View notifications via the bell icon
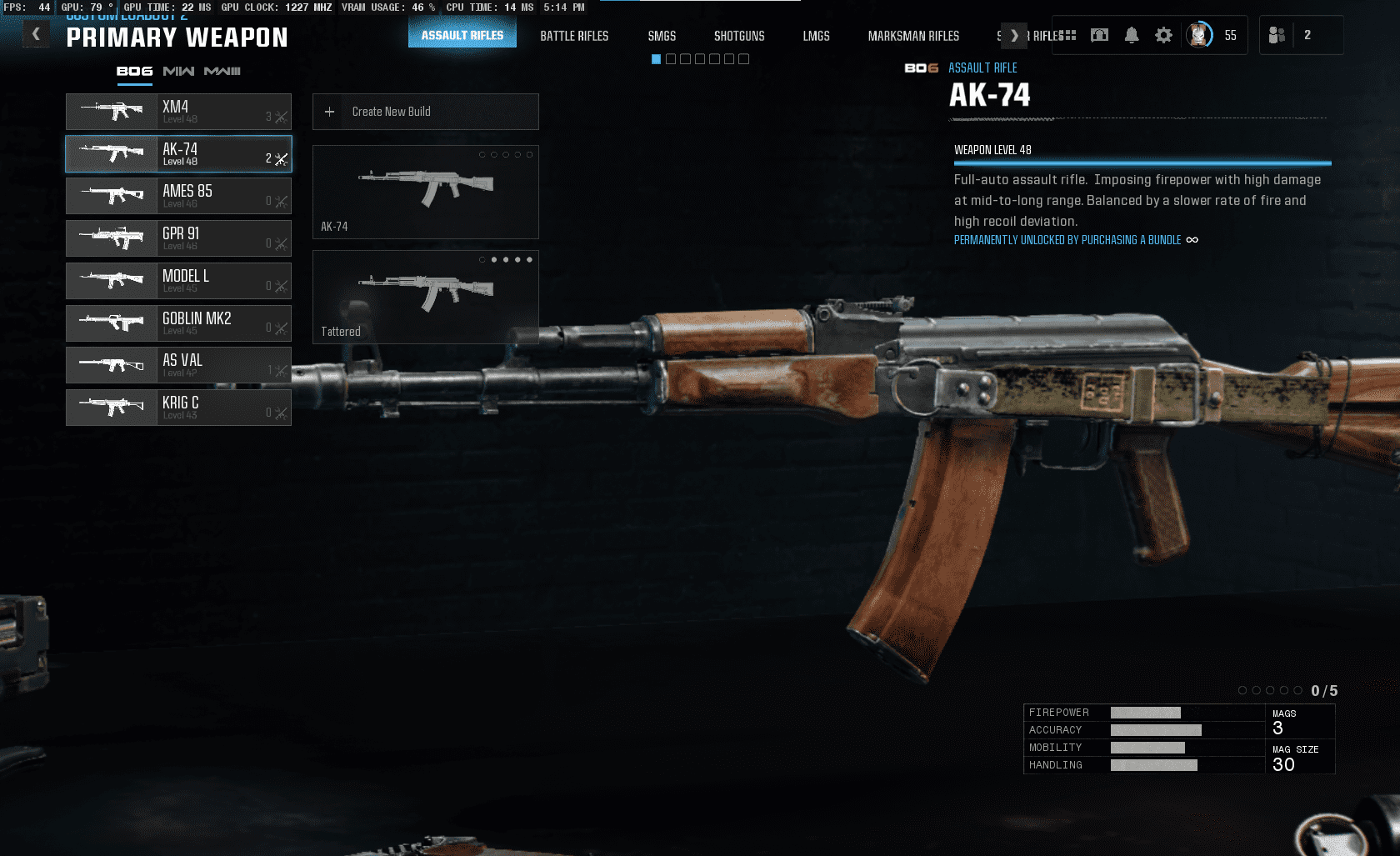 click(x=1132, y=35)
